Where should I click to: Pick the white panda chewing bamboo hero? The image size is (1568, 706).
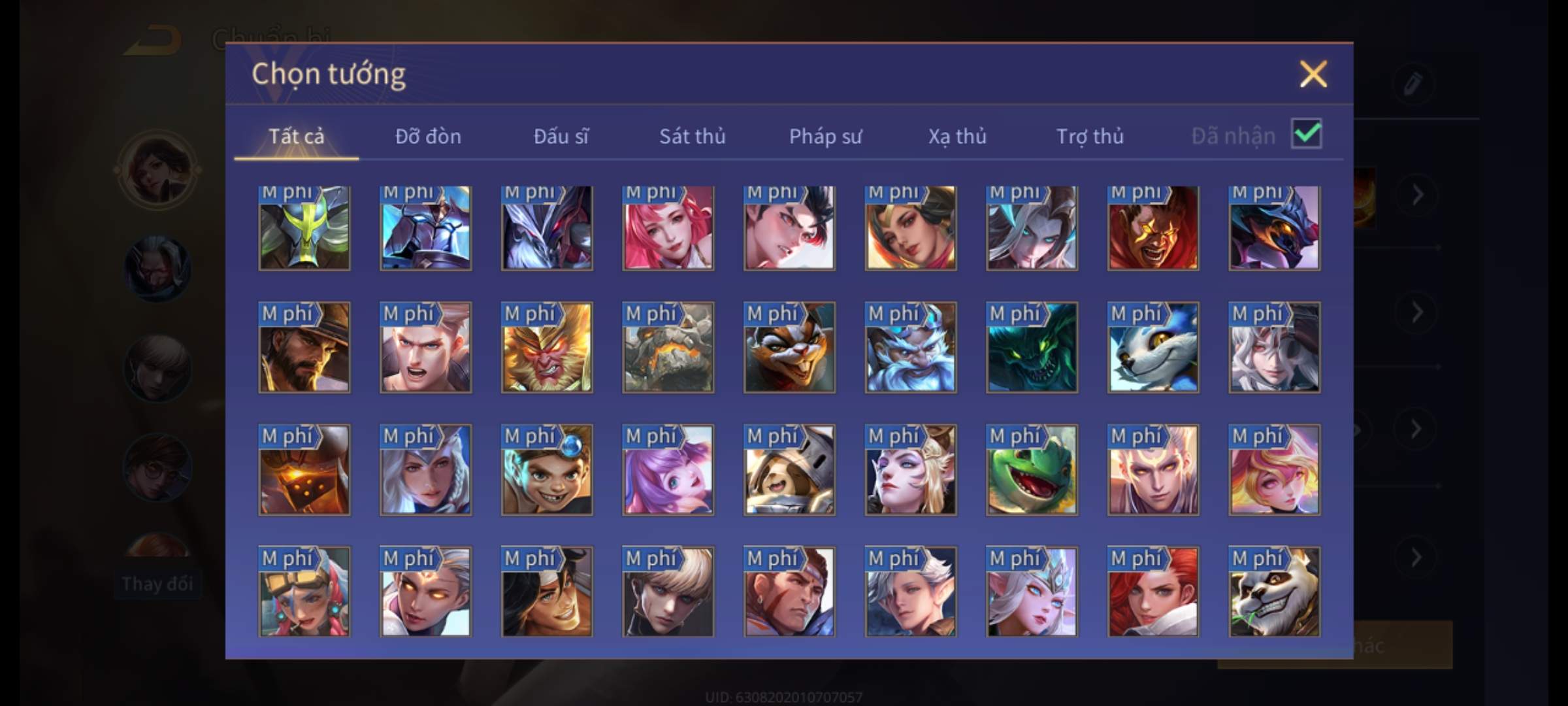pyautogui.click(x=1274, y=592)
